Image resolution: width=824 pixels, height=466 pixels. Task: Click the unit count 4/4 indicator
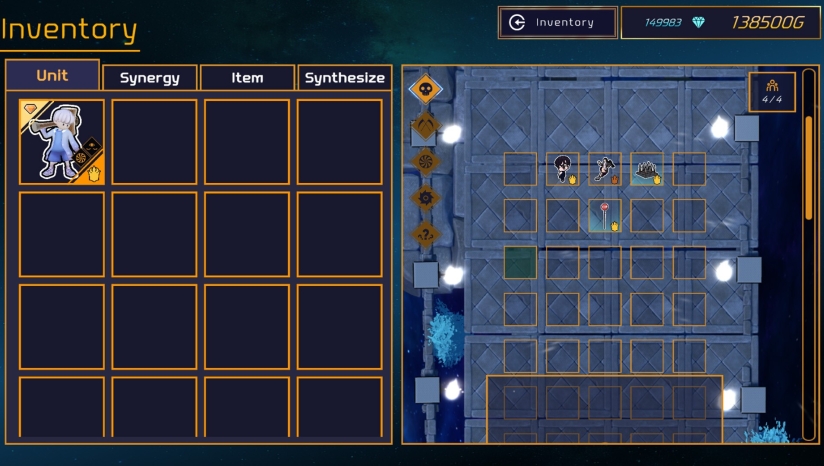(x=772, y=92)
